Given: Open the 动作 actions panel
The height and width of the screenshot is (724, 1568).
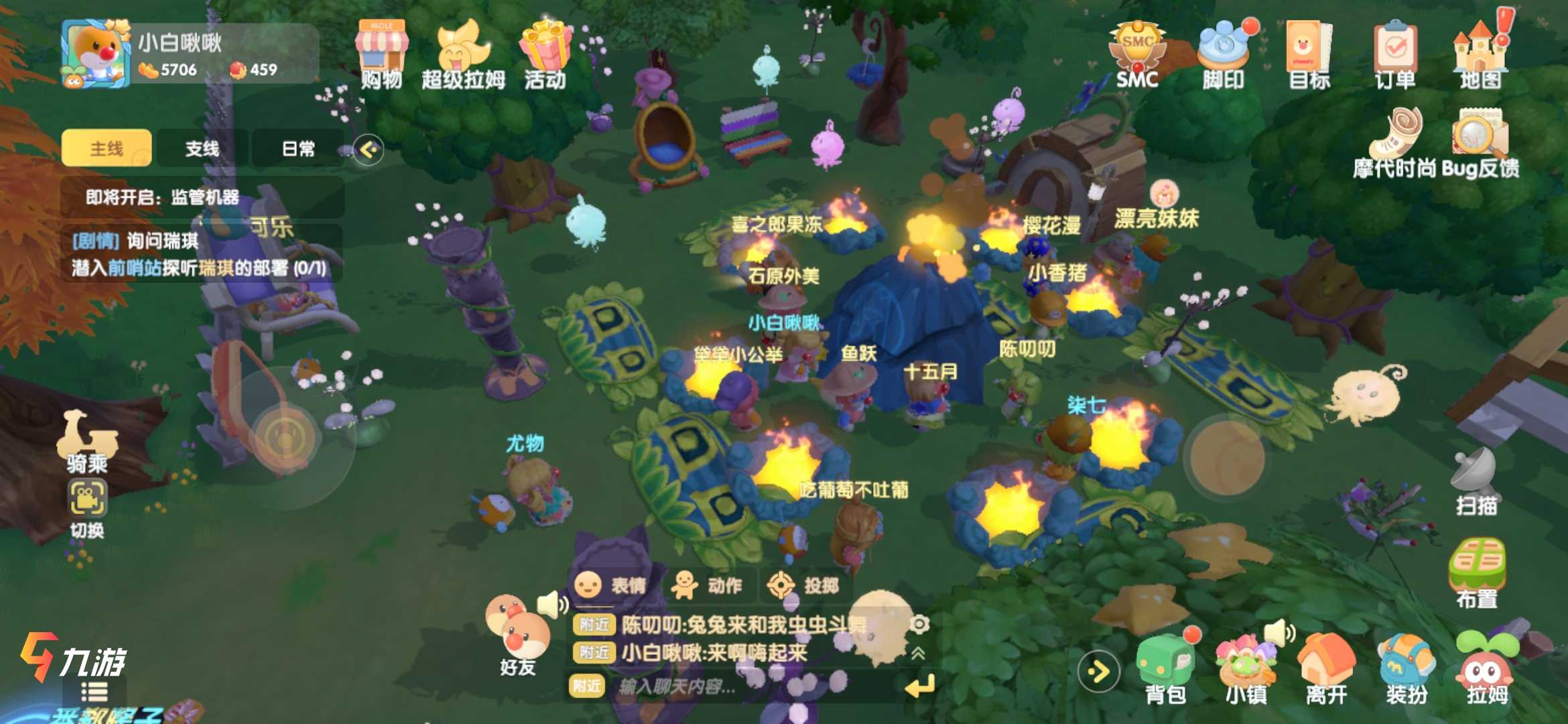Looking at the screenshot, I should (709, 585).
